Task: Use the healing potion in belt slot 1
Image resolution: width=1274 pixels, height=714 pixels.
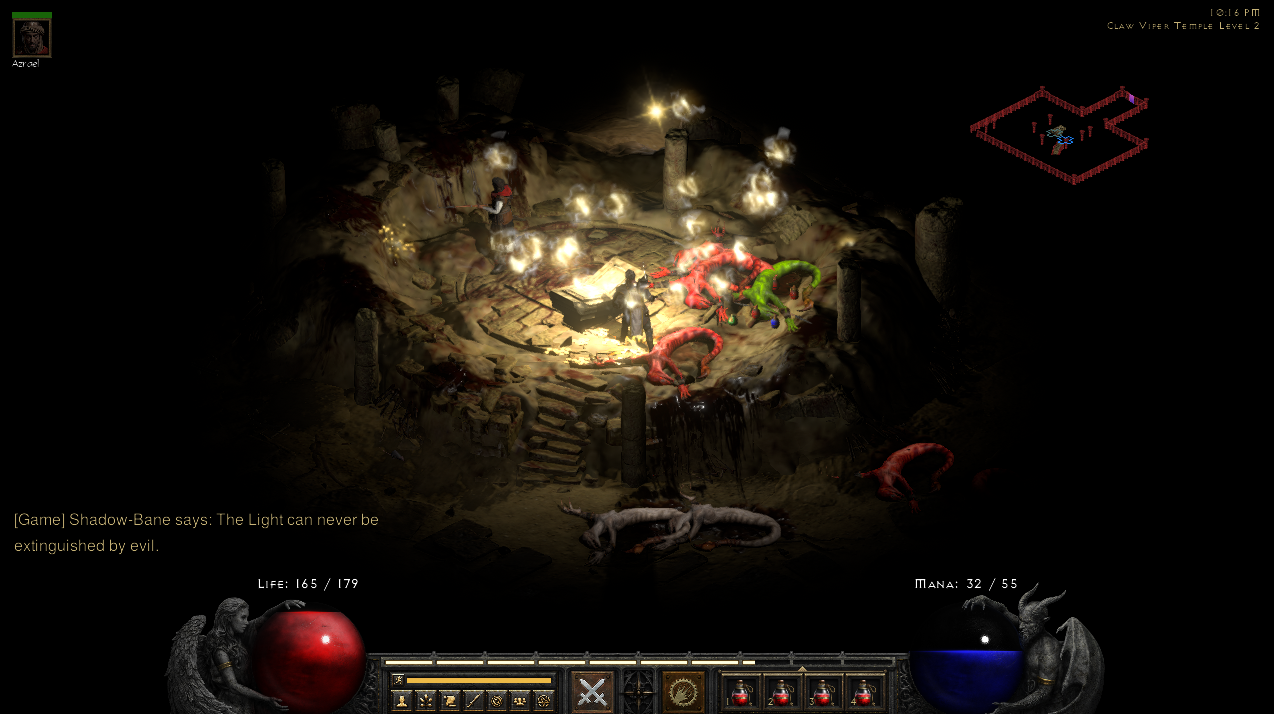Action: (x=741, y=692)
